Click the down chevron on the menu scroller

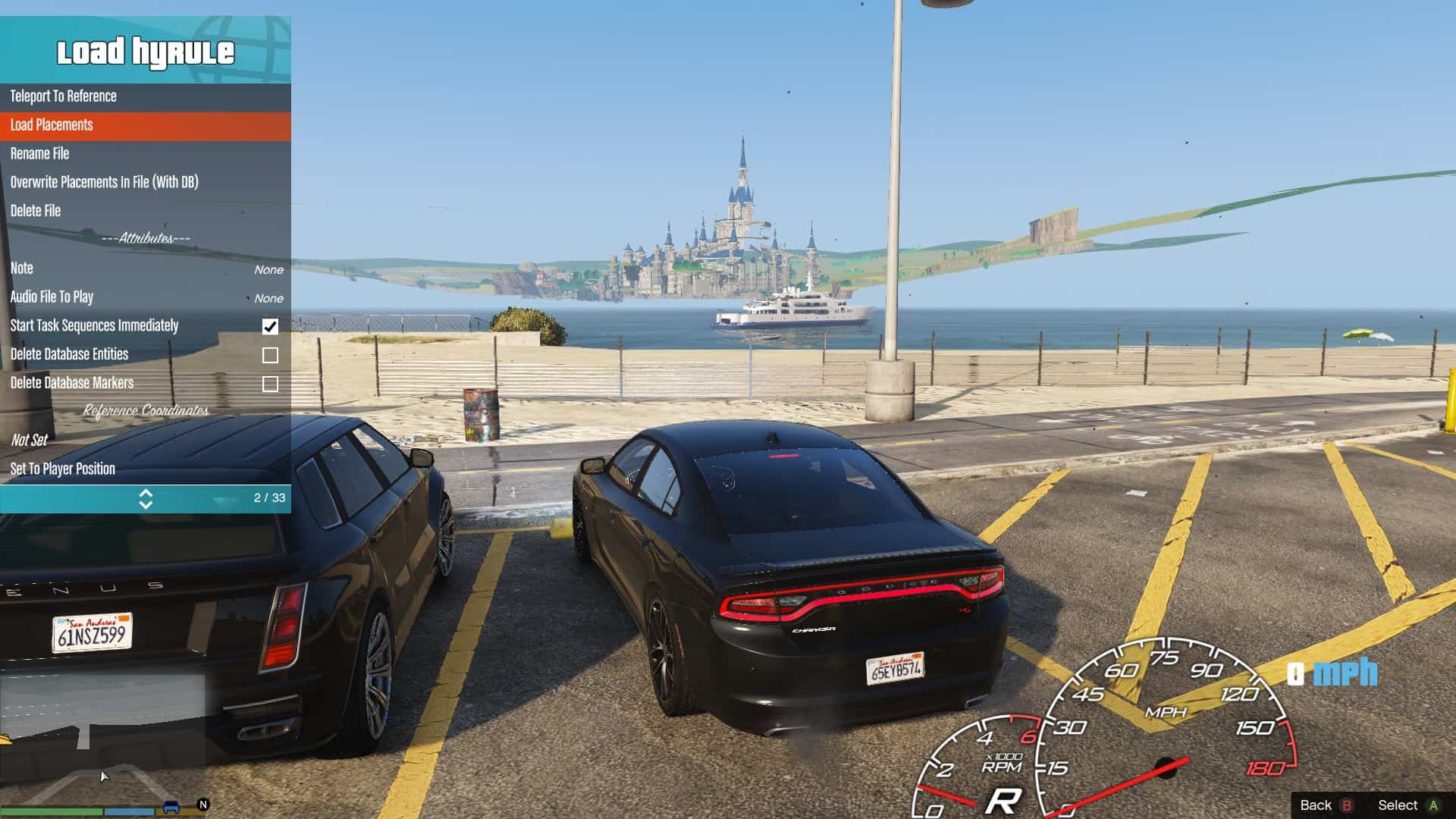146,504
